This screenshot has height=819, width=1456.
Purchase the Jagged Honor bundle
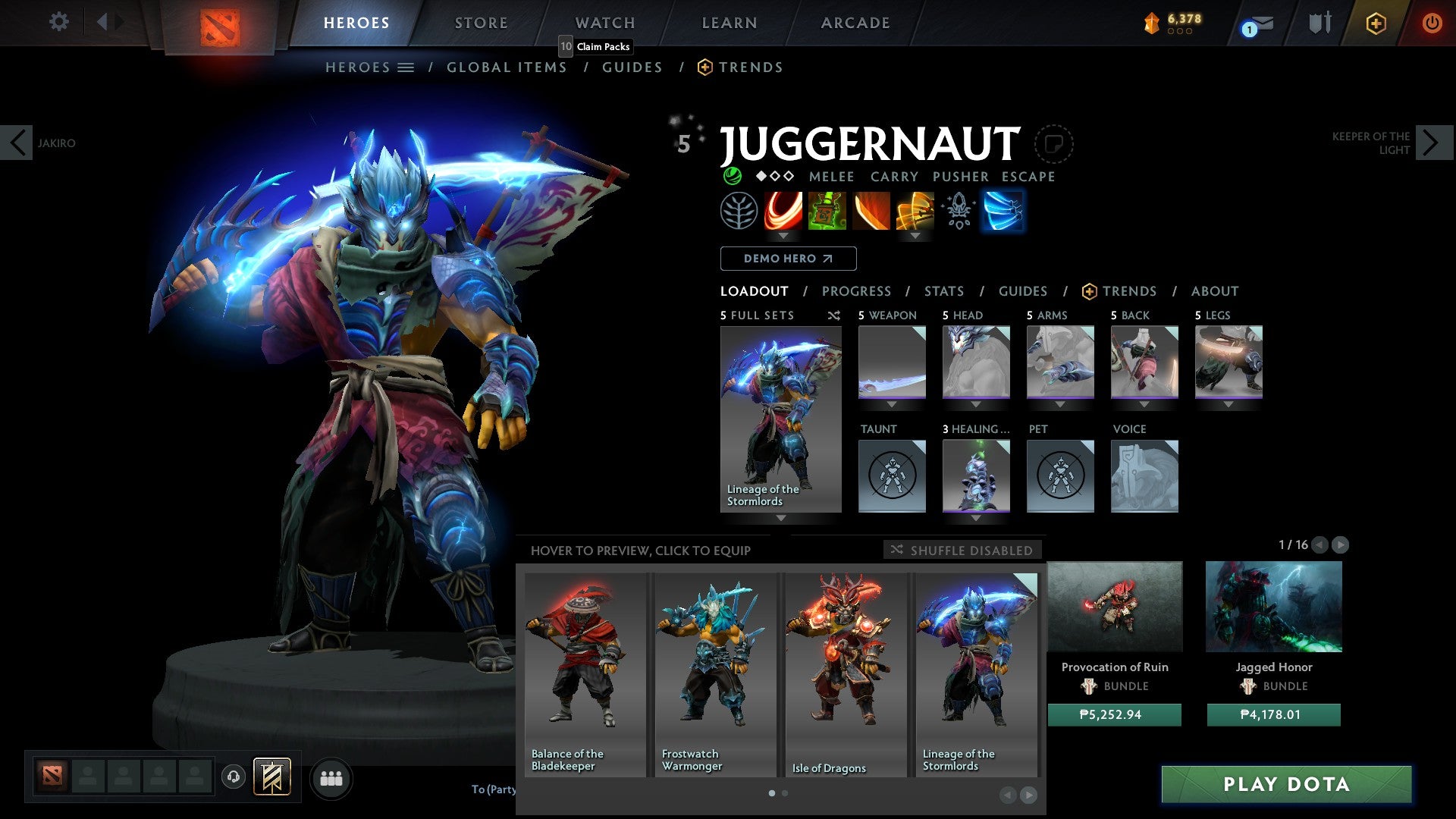(x=1273, y=715)
